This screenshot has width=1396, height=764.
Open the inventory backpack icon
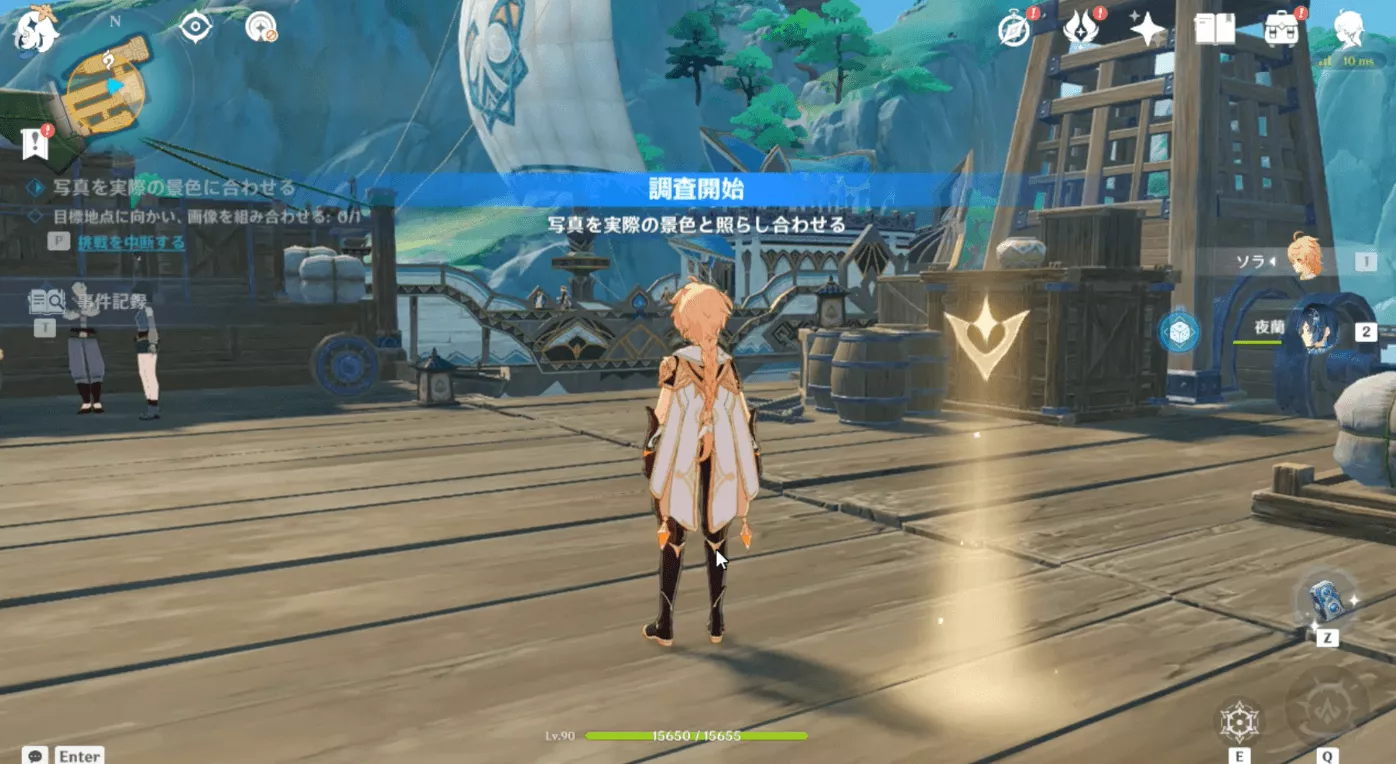pyautogui.click(x=1281, y=28)
